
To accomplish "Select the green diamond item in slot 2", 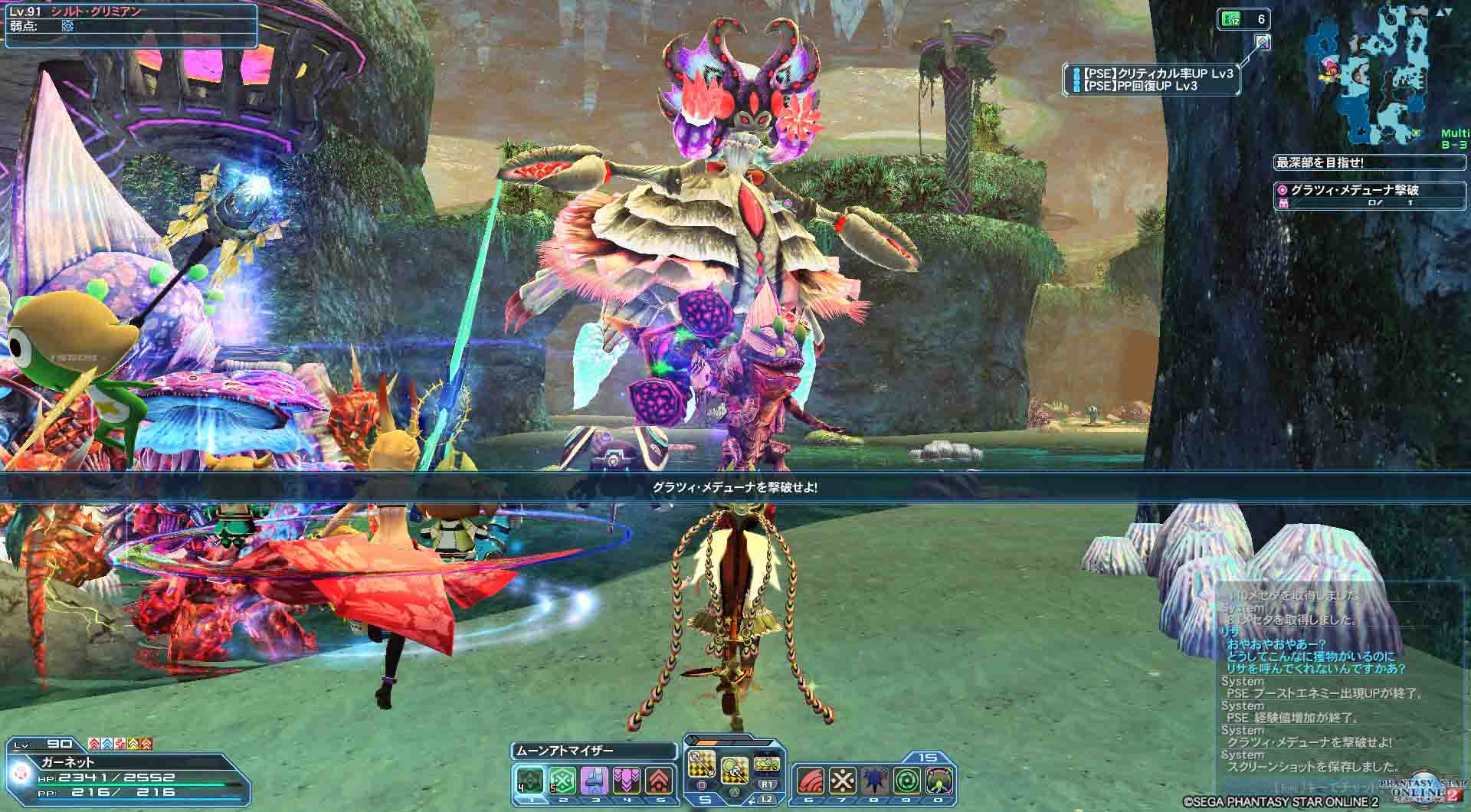I will pyautogui.click(x=562, y=782).
